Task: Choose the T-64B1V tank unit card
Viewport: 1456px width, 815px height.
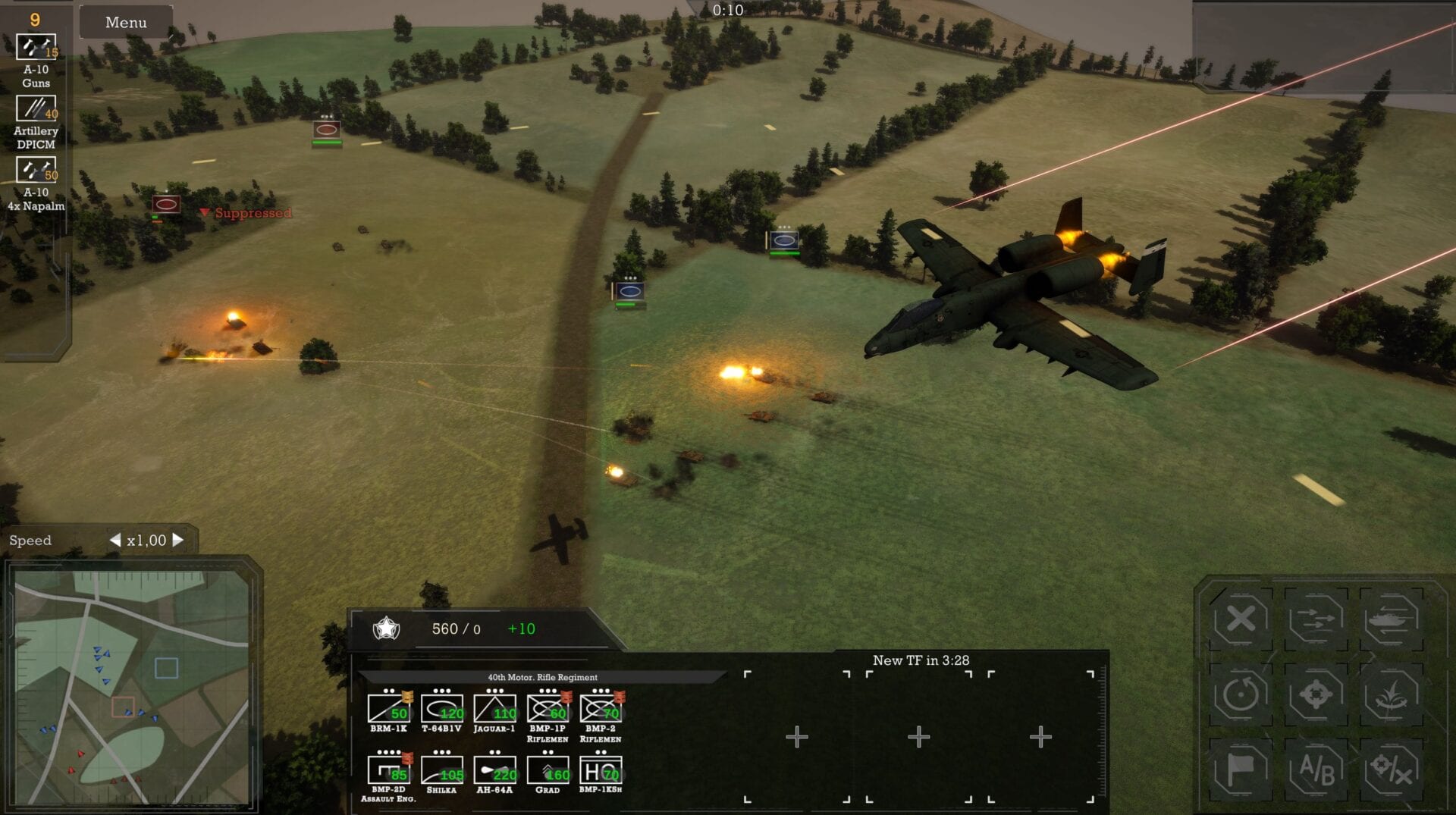Action: (x=441, y=710)
